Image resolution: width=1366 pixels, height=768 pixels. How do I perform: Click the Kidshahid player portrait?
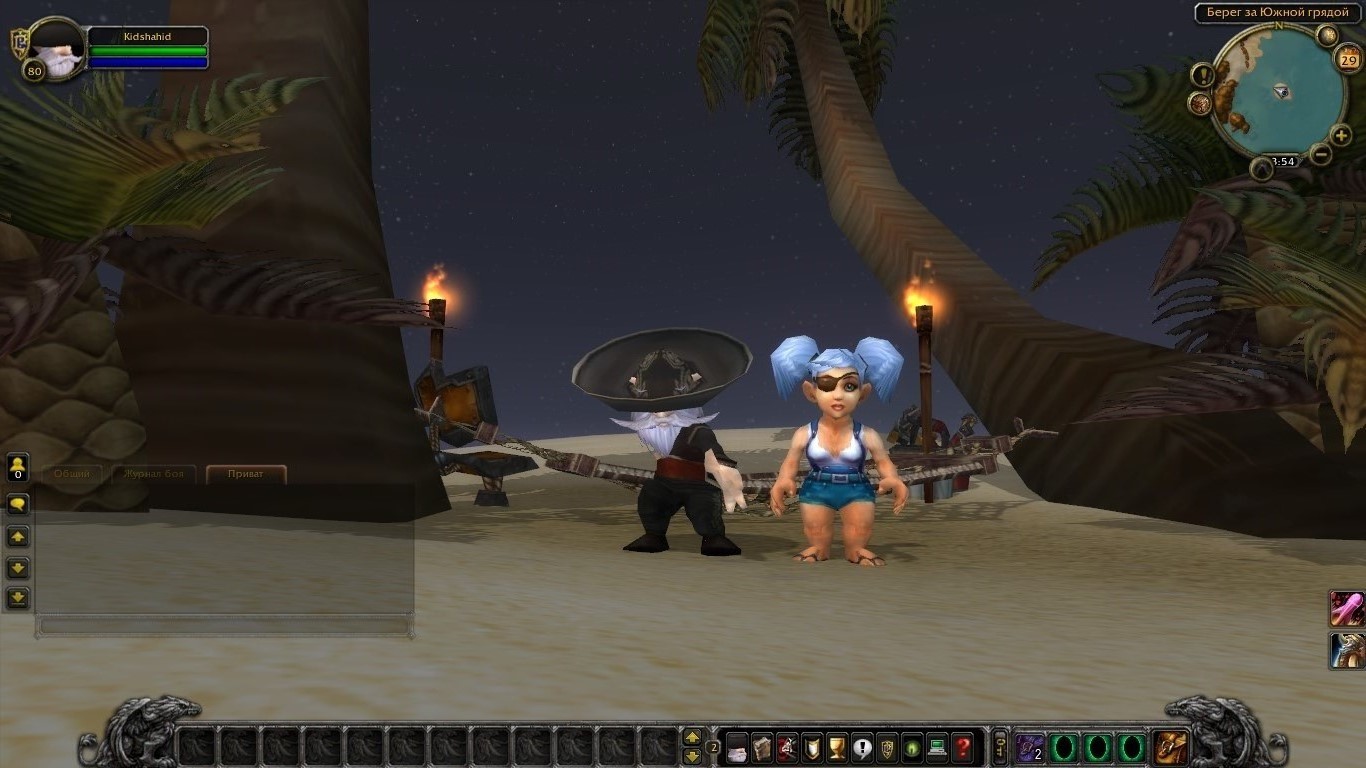55,50
